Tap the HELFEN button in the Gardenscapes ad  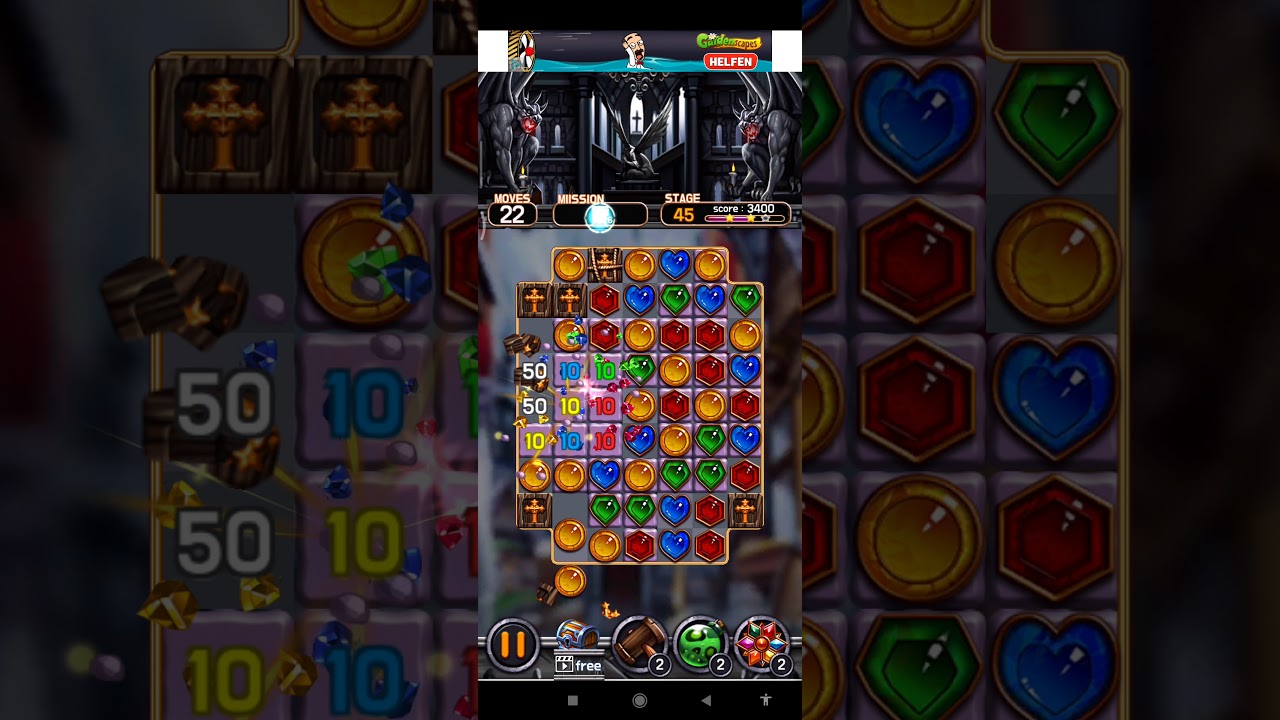[x=730, y=61]
